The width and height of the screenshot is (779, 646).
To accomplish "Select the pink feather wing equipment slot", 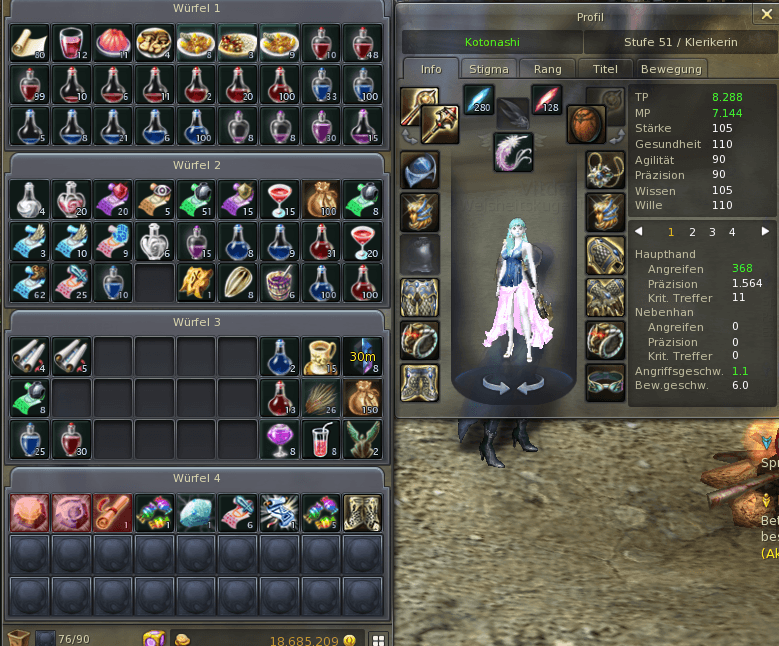I will pyautogui.click(x=513, y=152).
